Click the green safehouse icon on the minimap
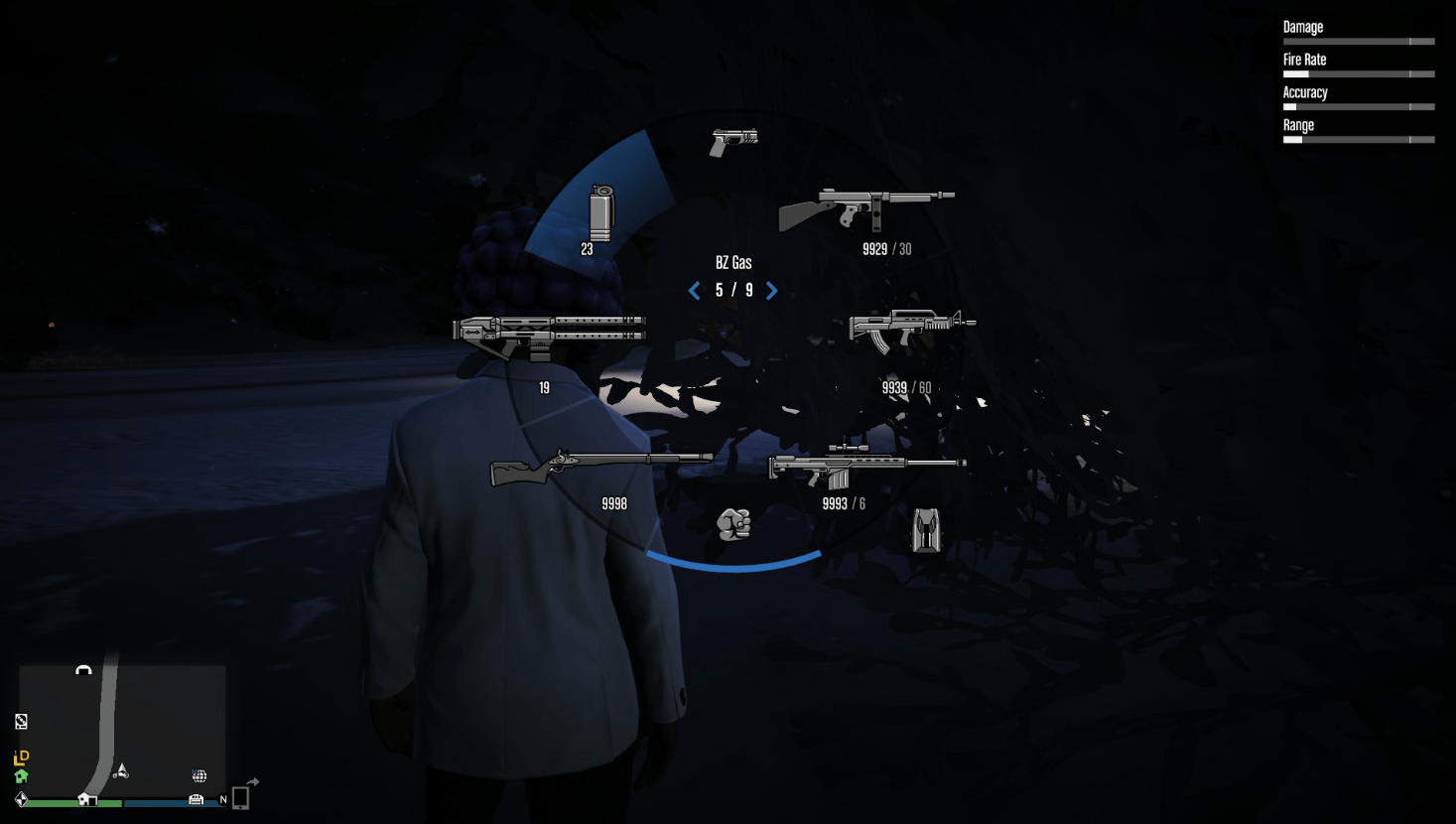Image resolution: width=1456 pixels, height=824 pixels. 21,776
